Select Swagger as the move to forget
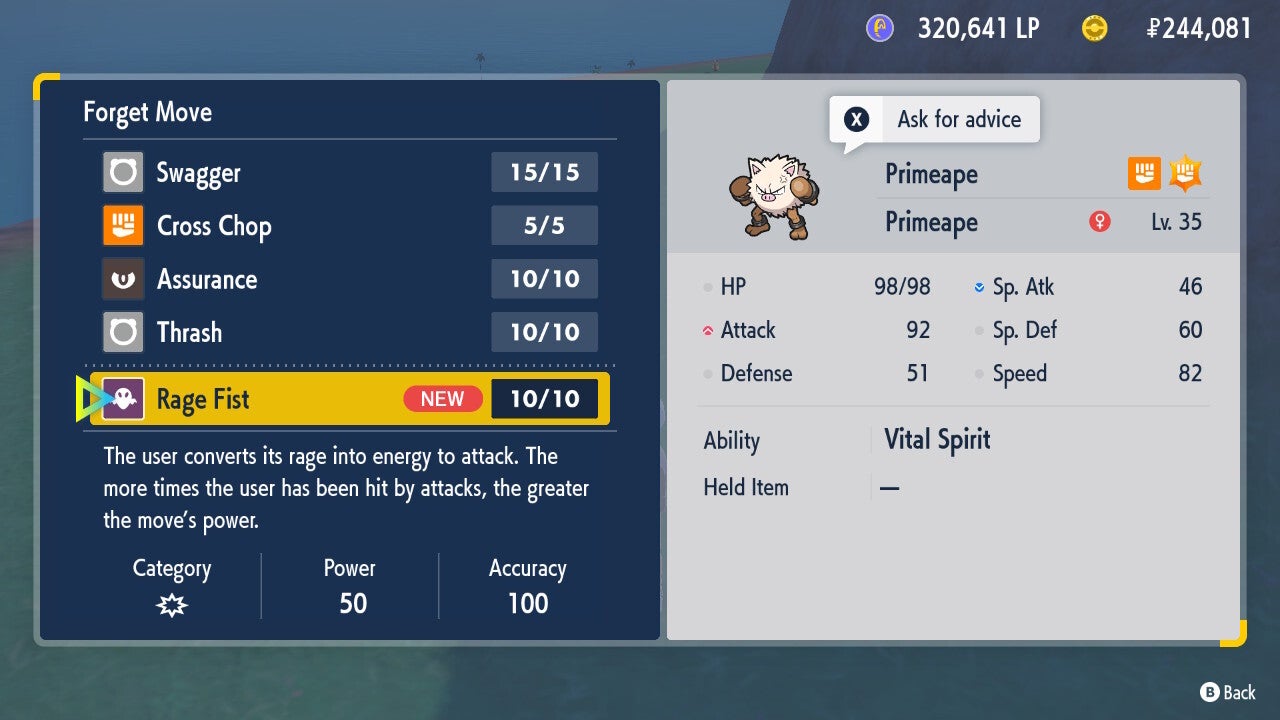This screenshot has height=720, width=1280. tap(349, 173)
